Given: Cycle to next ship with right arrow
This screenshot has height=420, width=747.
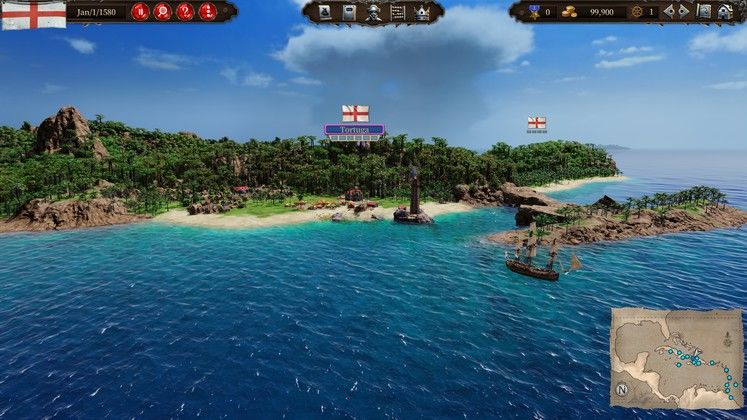Looking at the screenshot, I should pyautogui.click(x=683, y=12).
